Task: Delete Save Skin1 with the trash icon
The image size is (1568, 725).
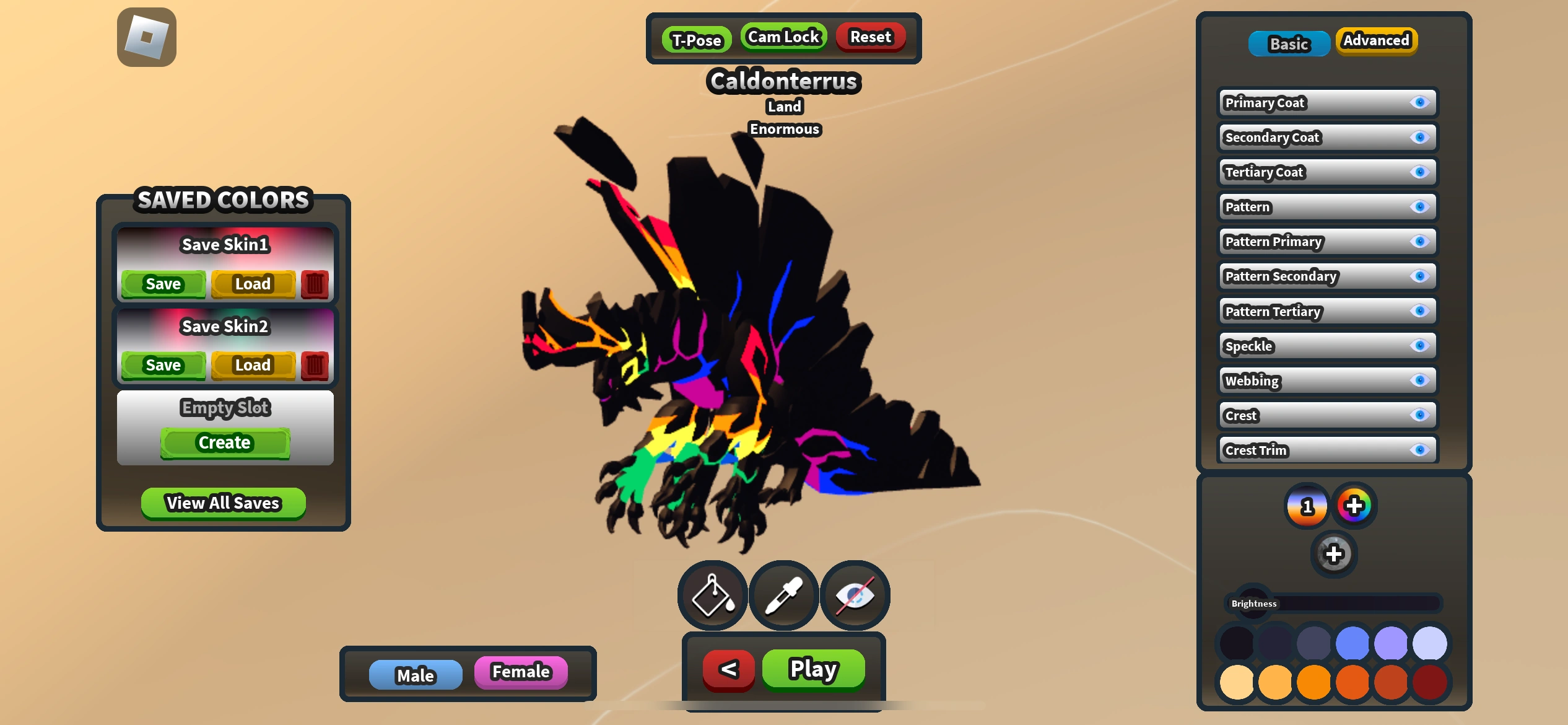Action: 314,284
